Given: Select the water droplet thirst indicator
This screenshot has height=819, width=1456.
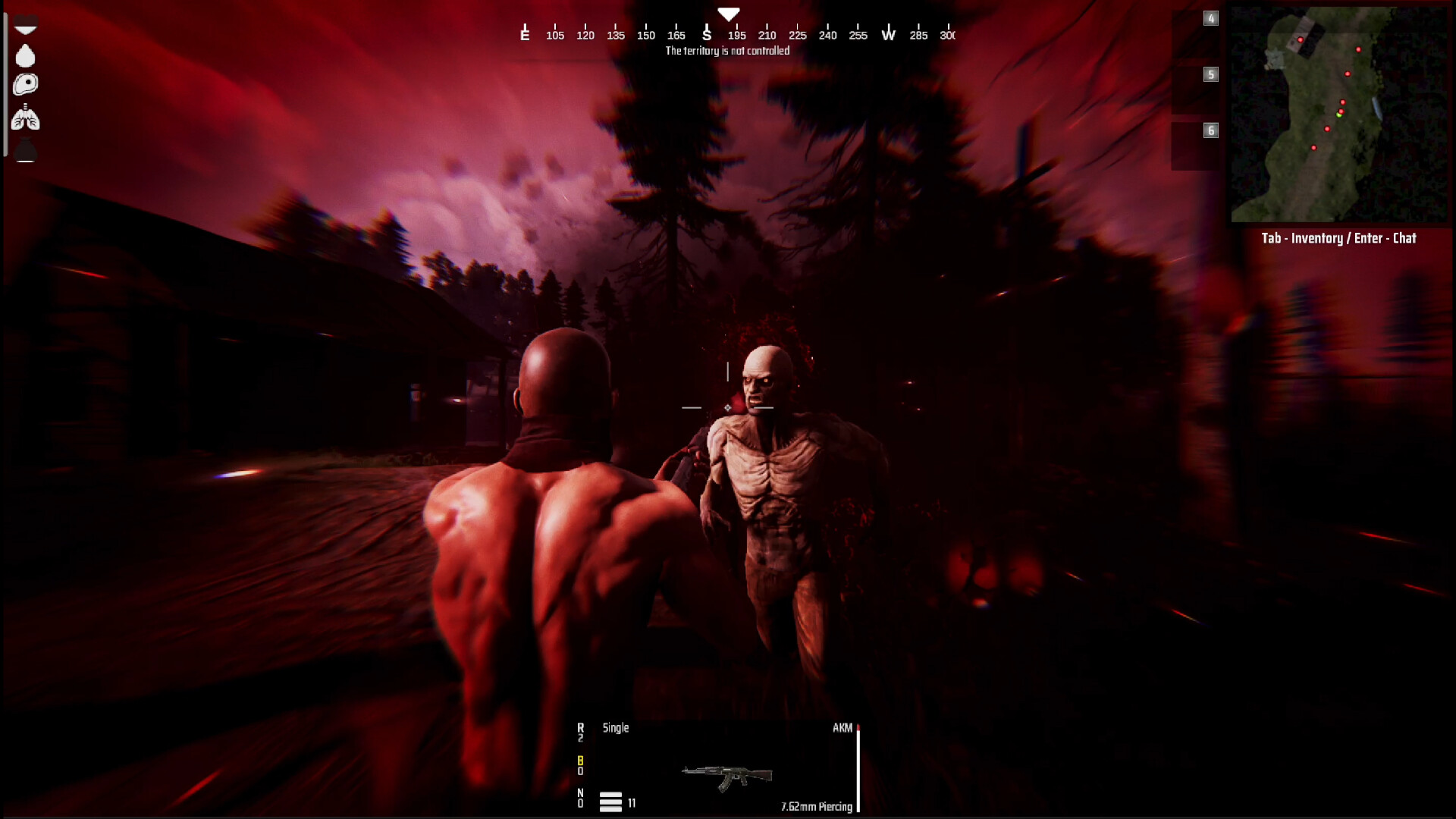Looking at the screenshot, I should [26, 55].
